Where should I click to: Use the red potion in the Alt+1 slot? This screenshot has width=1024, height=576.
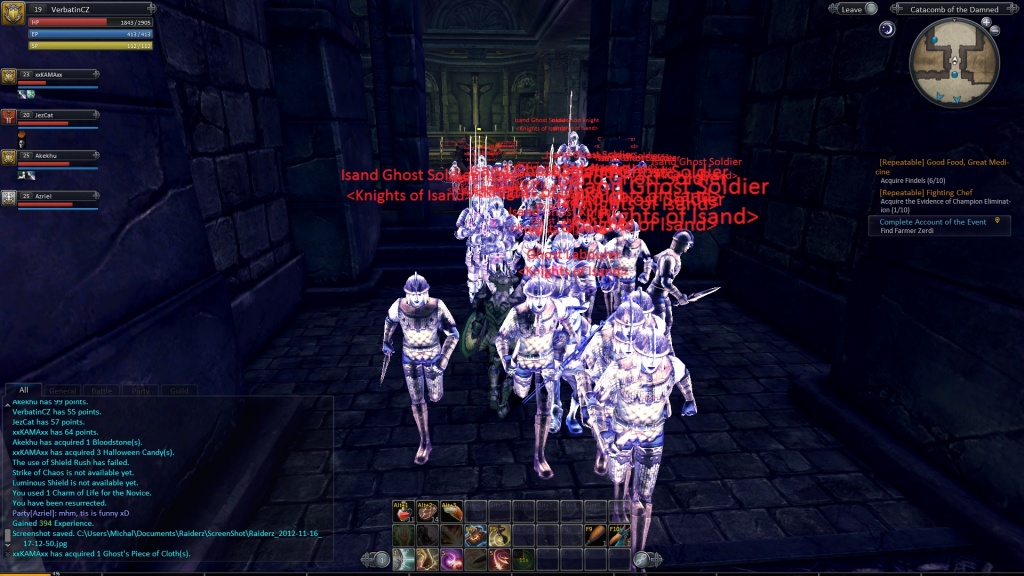pos(403,511)
